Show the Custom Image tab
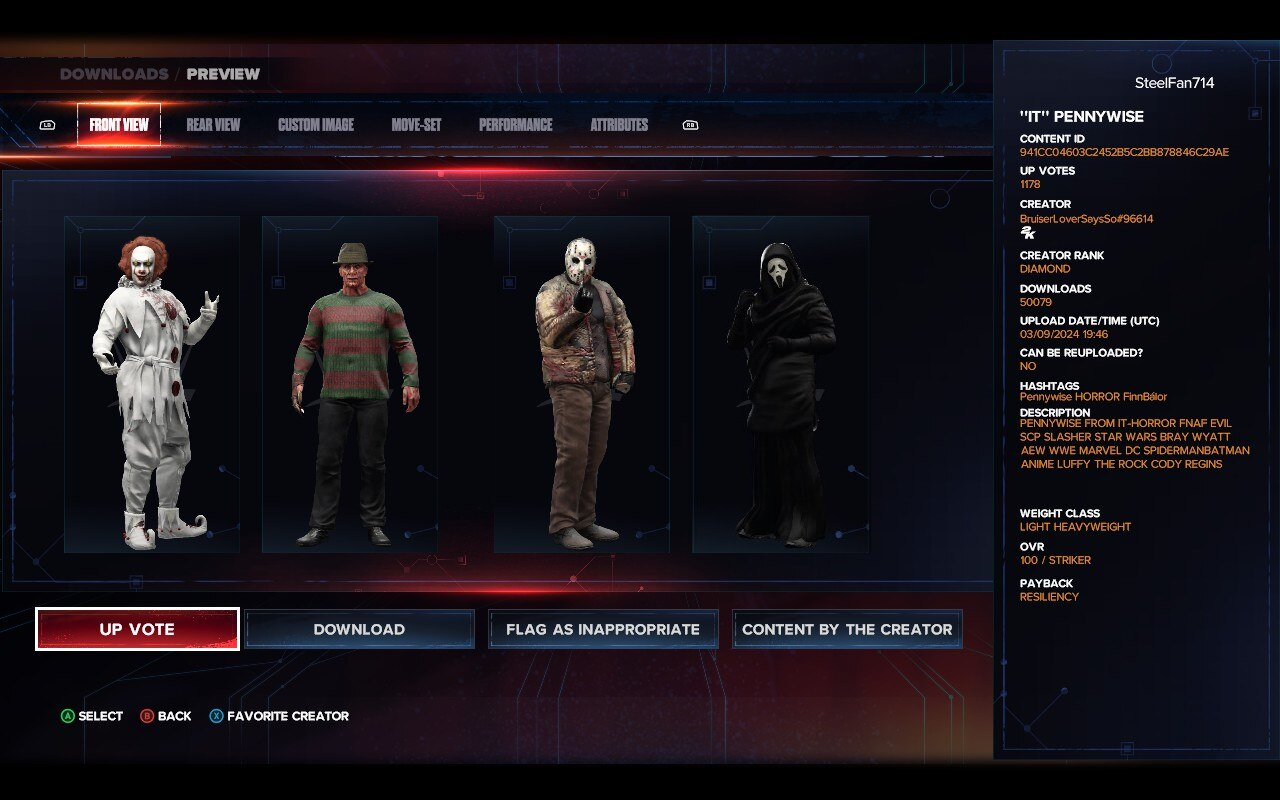 [x=316, y=125]
